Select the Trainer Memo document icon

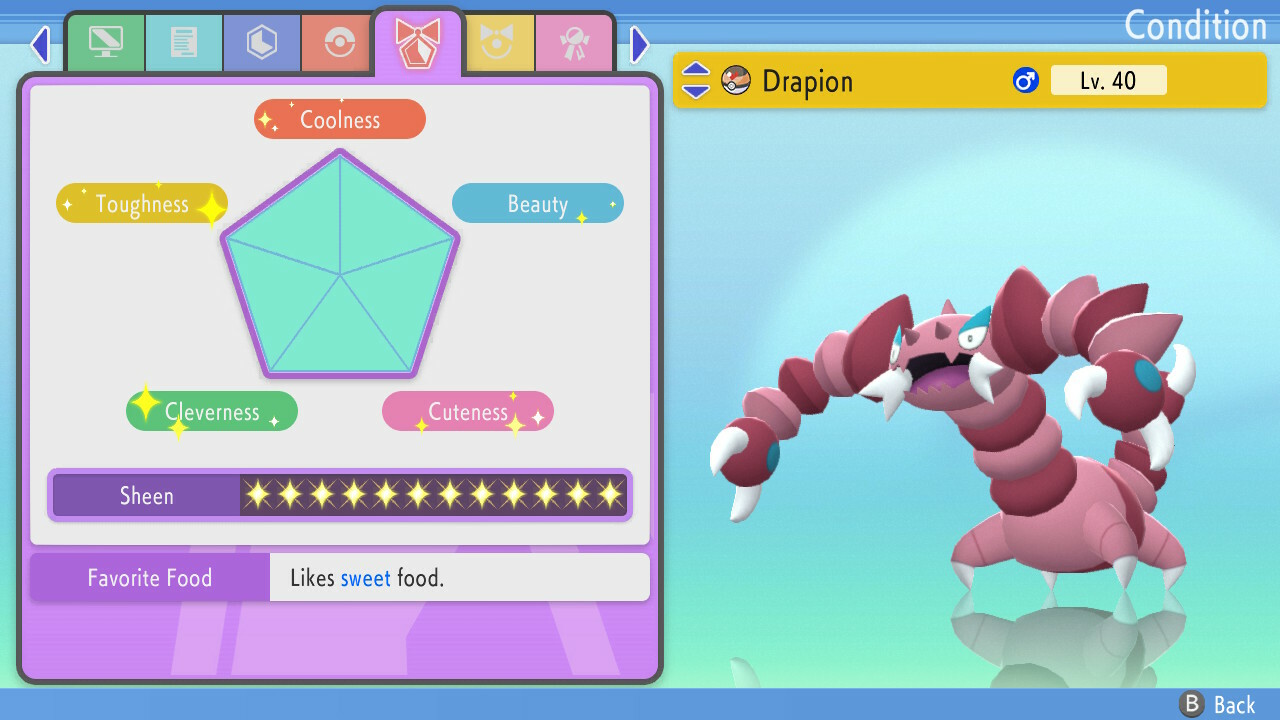pos(183,42)
